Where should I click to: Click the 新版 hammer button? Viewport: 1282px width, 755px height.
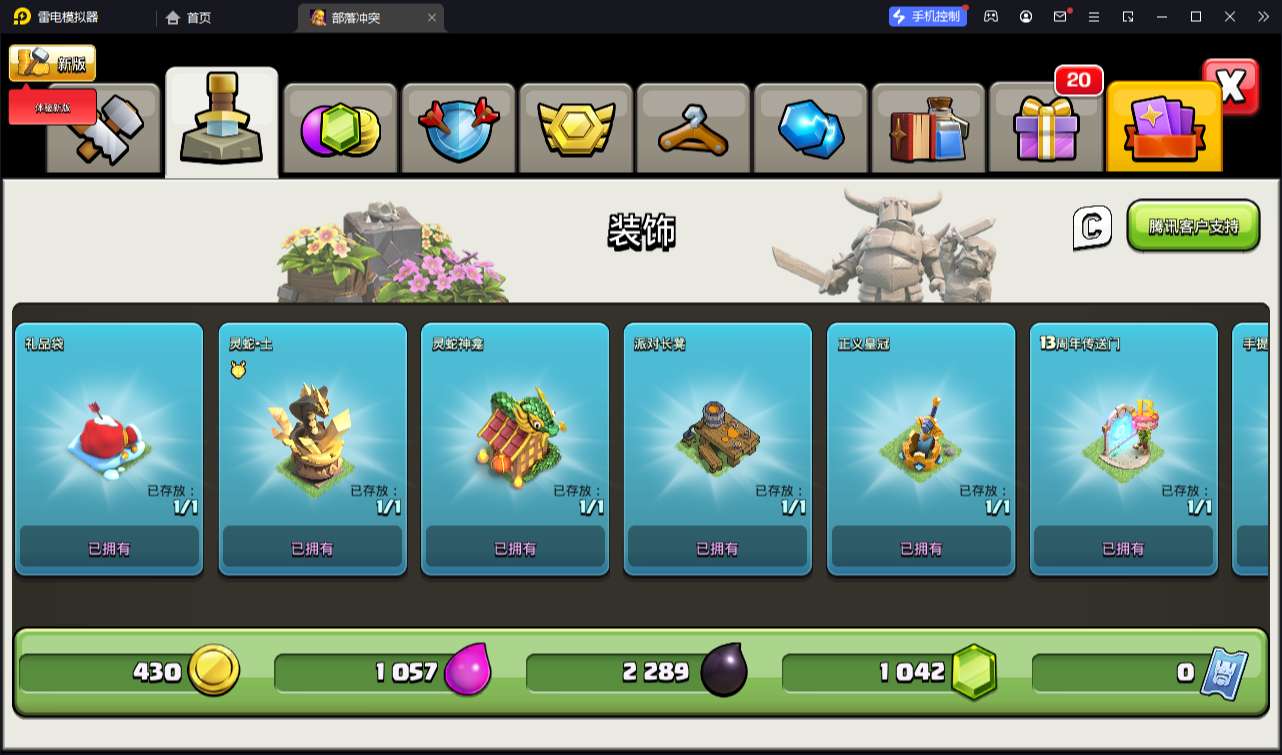point(53,63)
